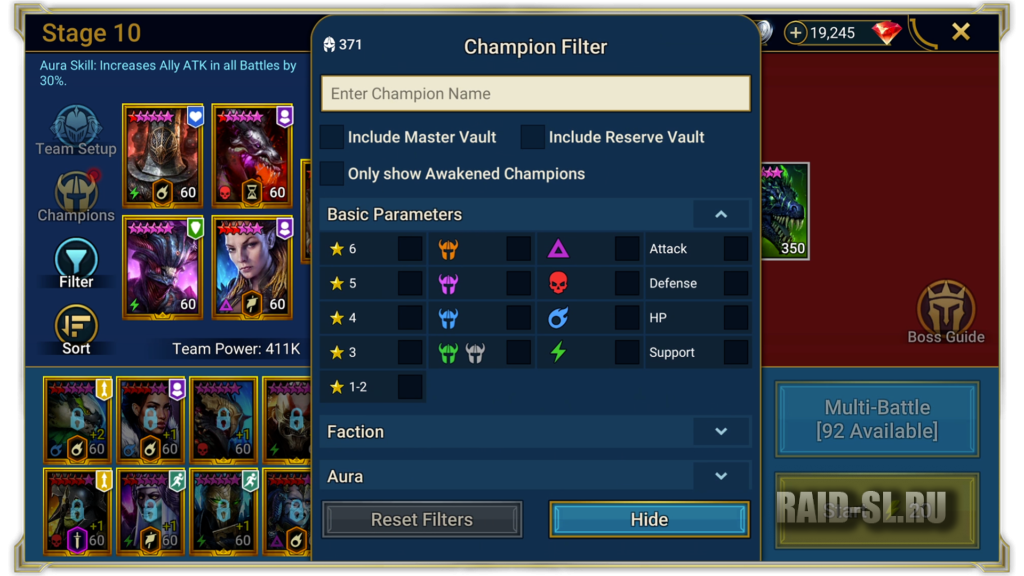
Task: Click the Reset Filters button
Action: click(x=422, y=520)
